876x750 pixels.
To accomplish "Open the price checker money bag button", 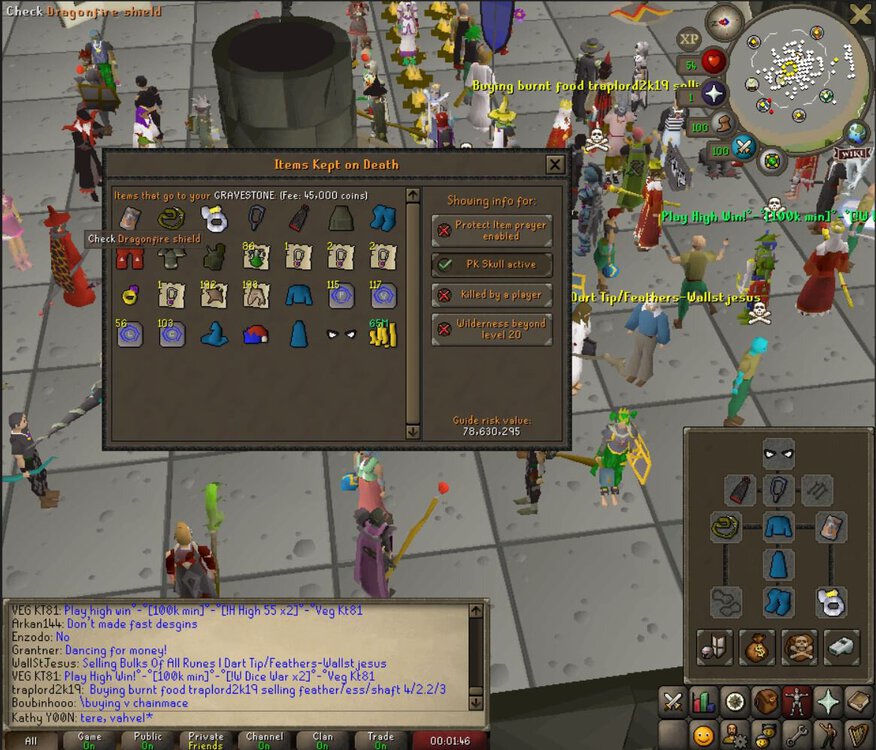I will 756,647.
